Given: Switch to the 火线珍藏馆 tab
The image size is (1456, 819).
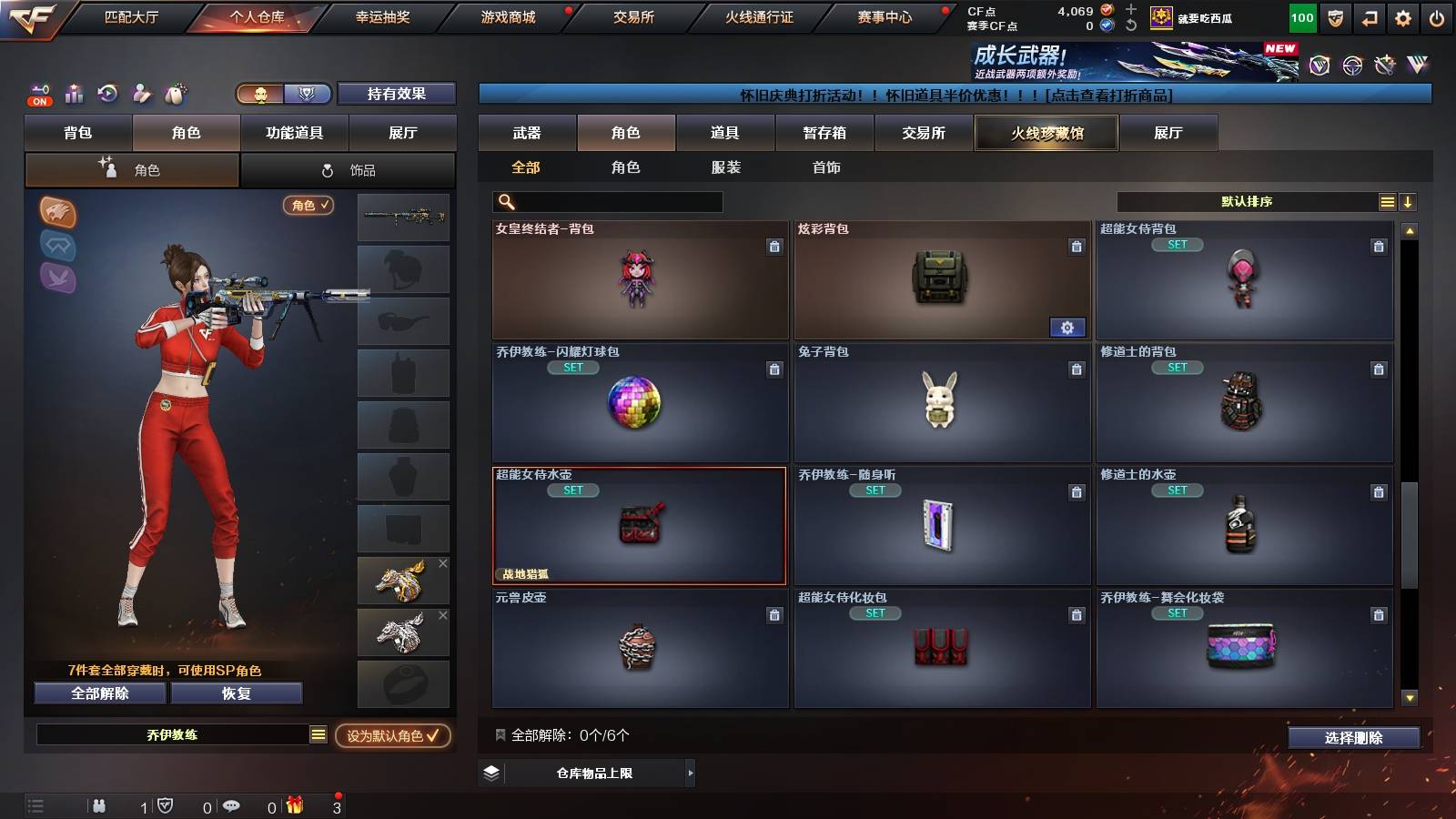Looking at the screenshot, I should point(1046,133).
